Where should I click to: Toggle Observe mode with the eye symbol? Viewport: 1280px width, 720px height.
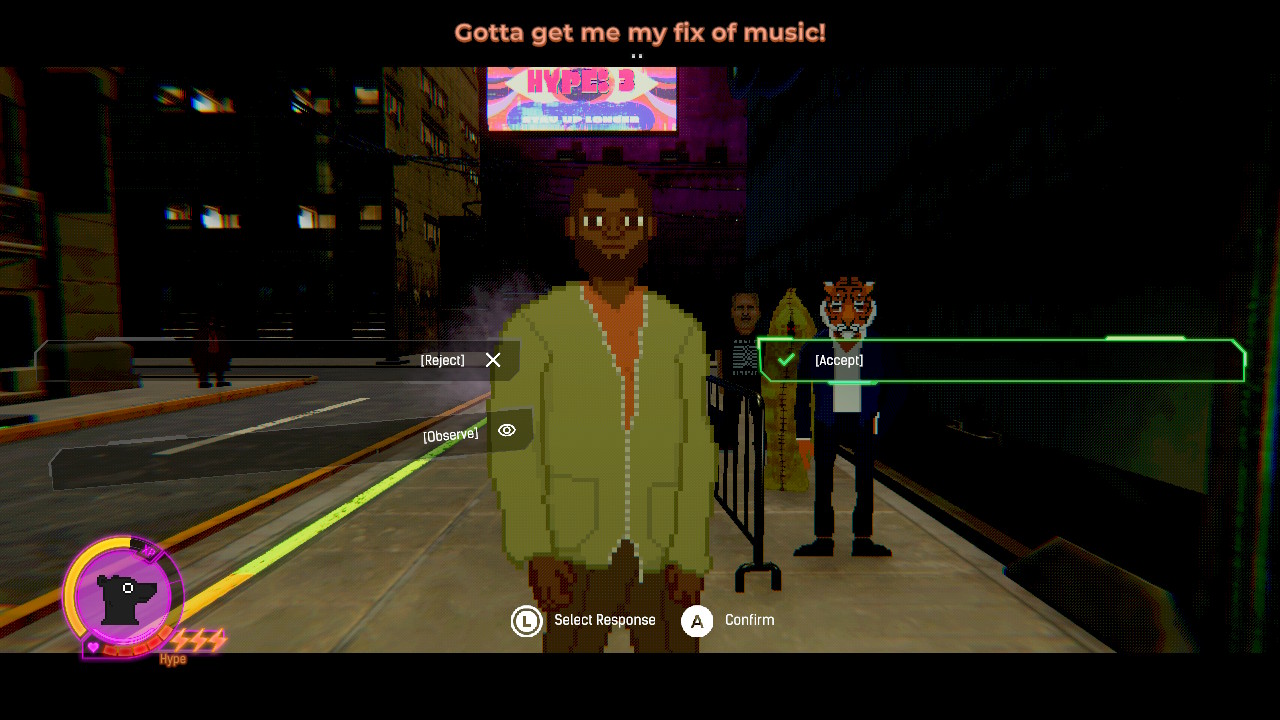pos(507,430)
